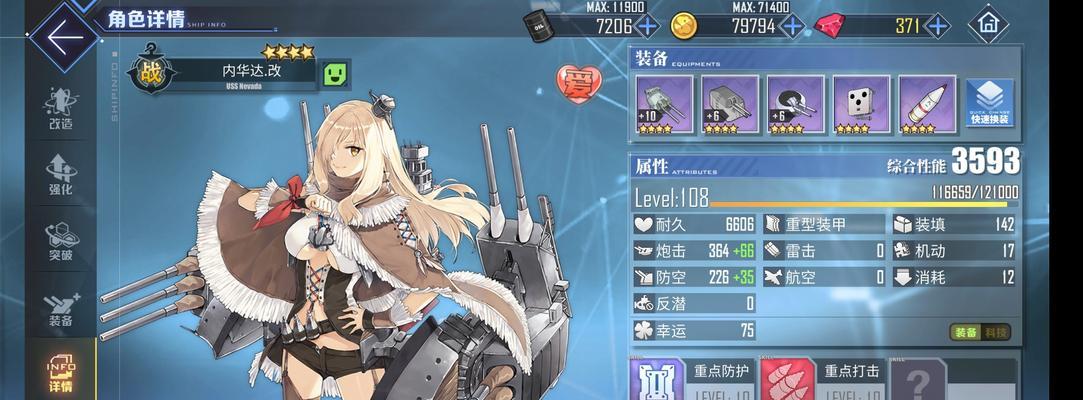
Task: Tap the 快速换装 quick change button
Action: (x=989, y=104)
